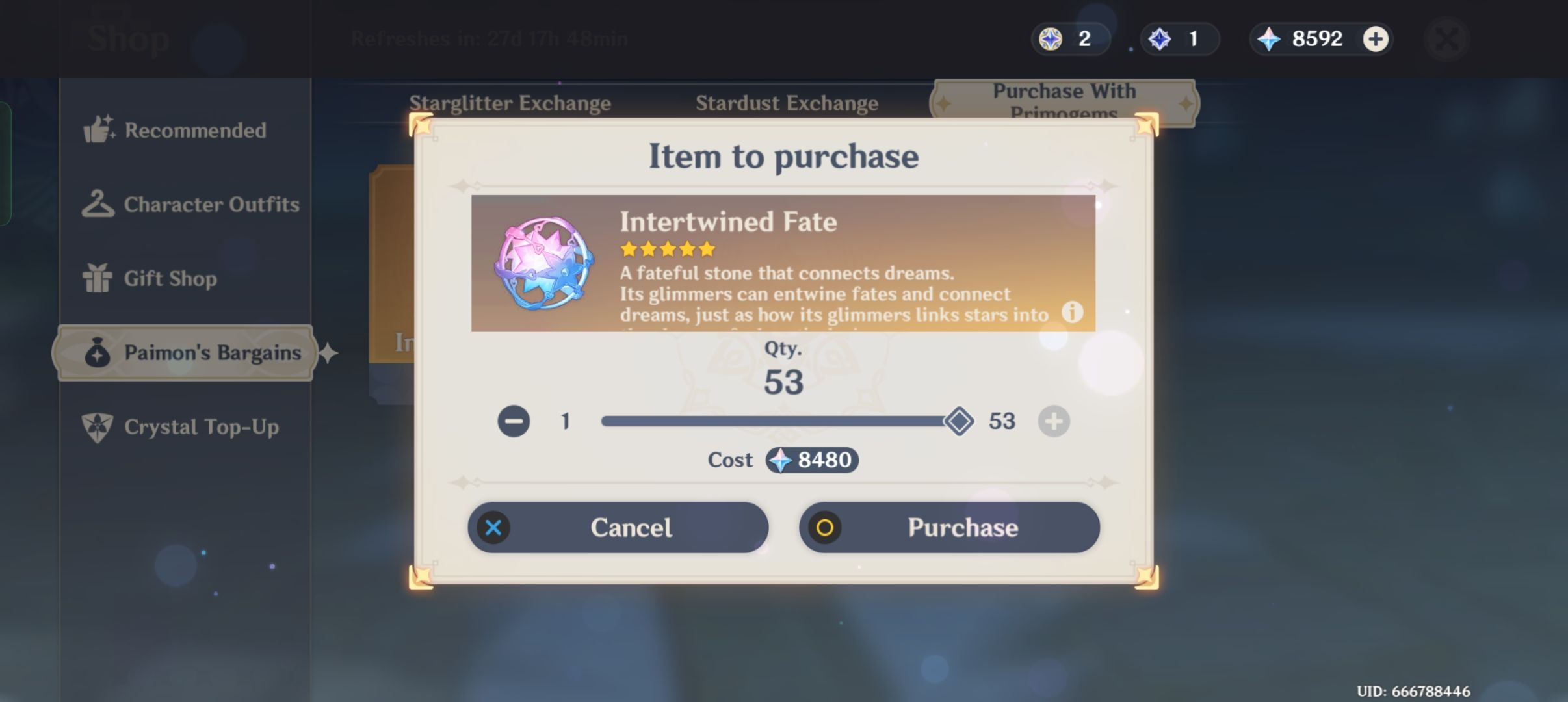1568x702 pixels.
Task: Increase quantity with the plus button
Action: click(1054, 421)
